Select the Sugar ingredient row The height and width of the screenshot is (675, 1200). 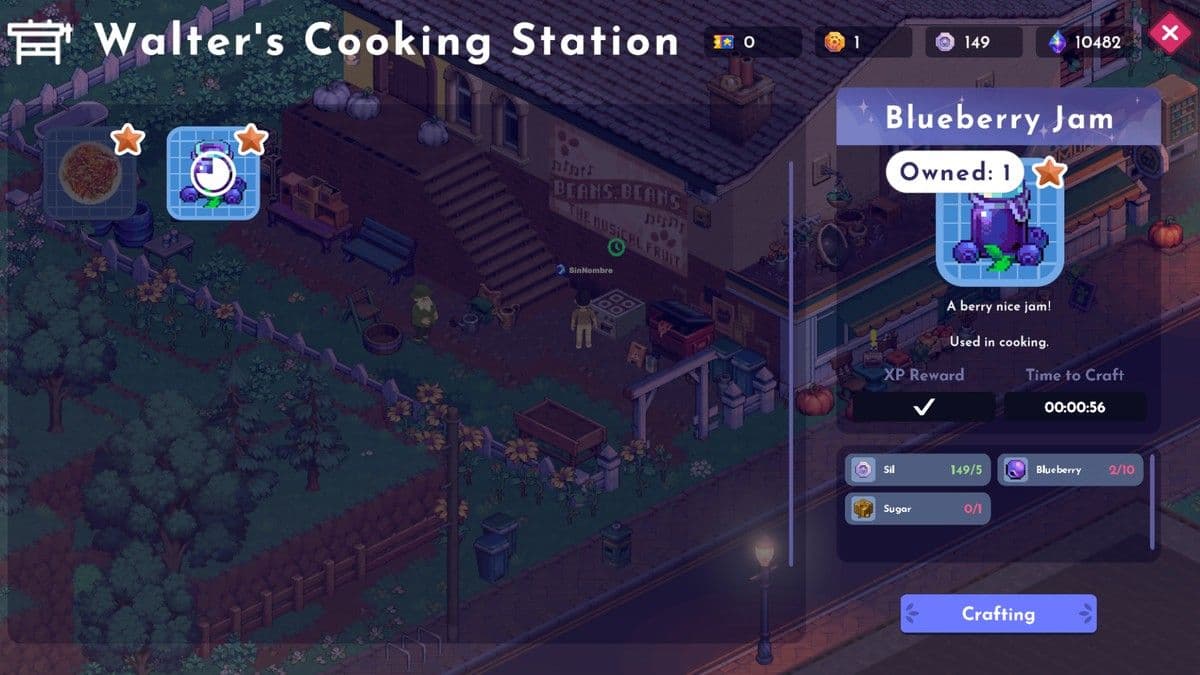coord(918,509)
